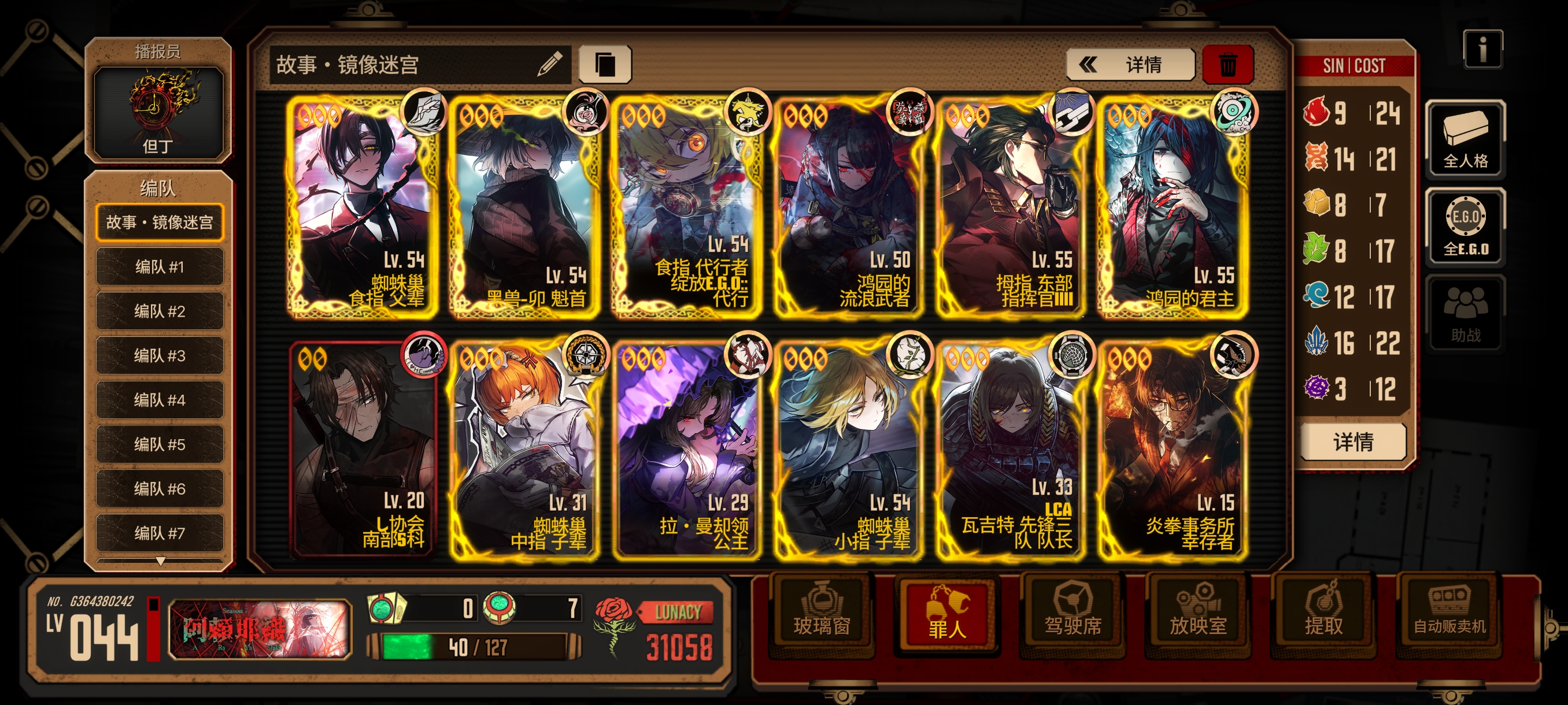Select the 但丁 announcer thumbnail
The image size is (1568, 705).
tap(158, 110)
